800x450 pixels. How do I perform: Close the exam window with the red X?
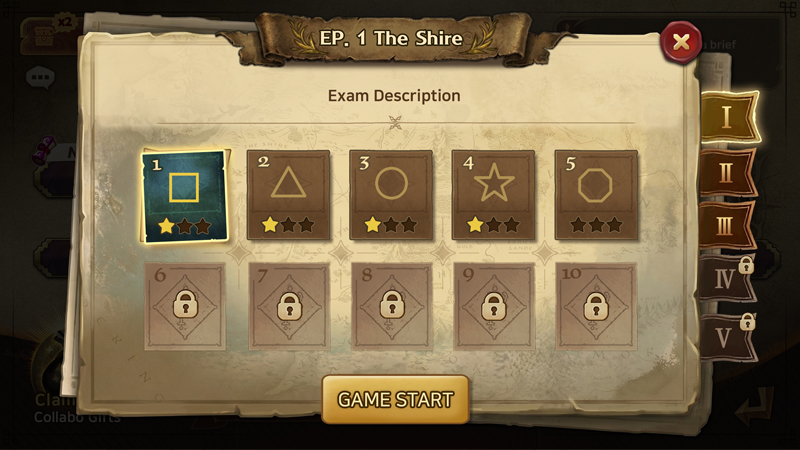[681, 42]
